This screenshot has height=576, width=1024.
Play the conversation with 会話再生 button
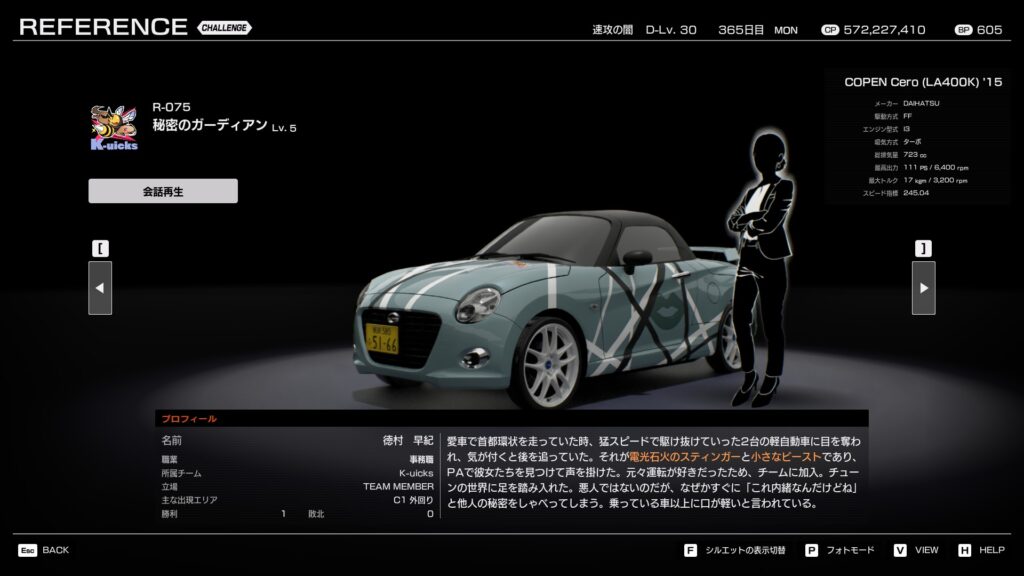[163, 191]
